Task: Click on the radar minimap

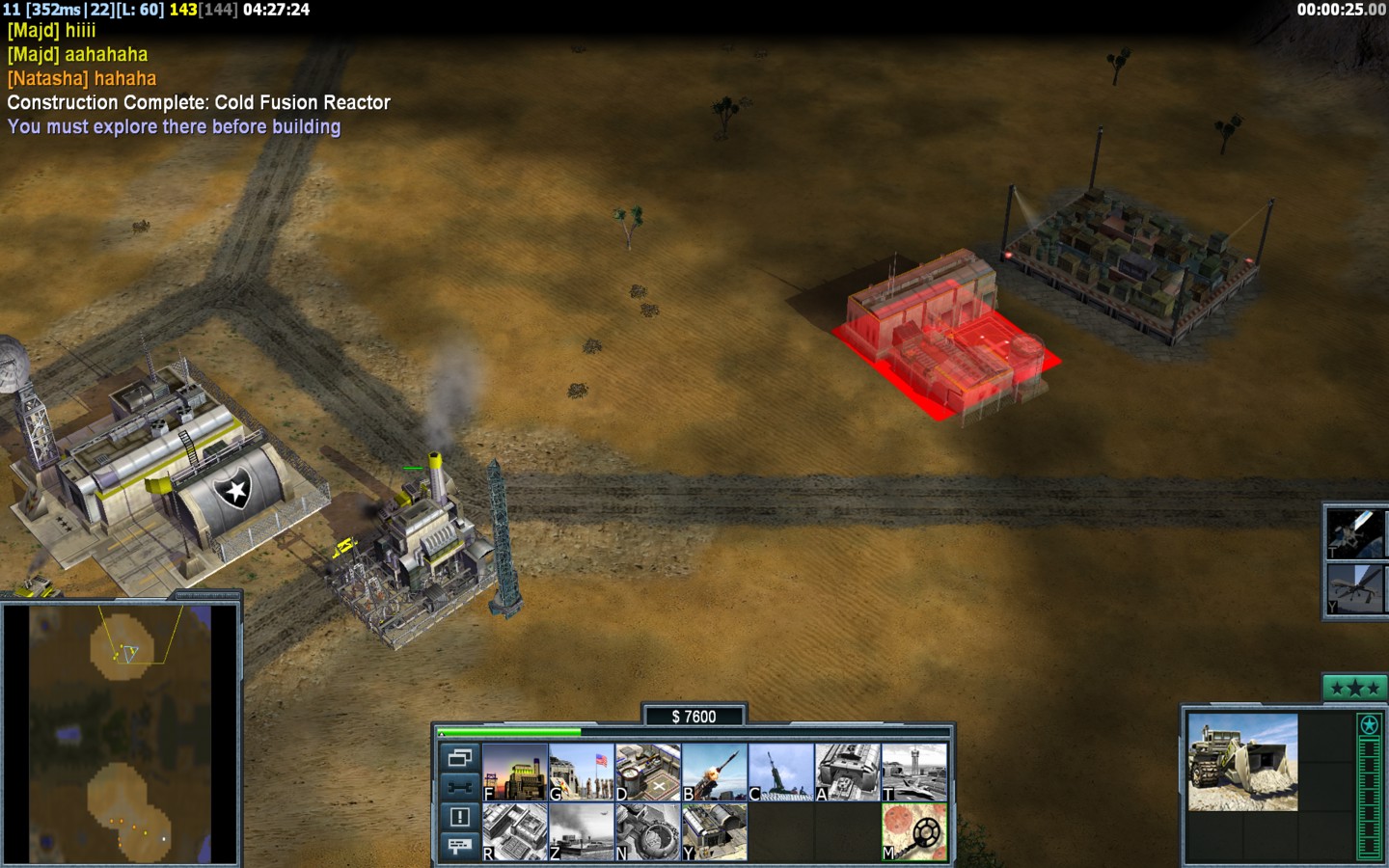Action: point(120,734)
